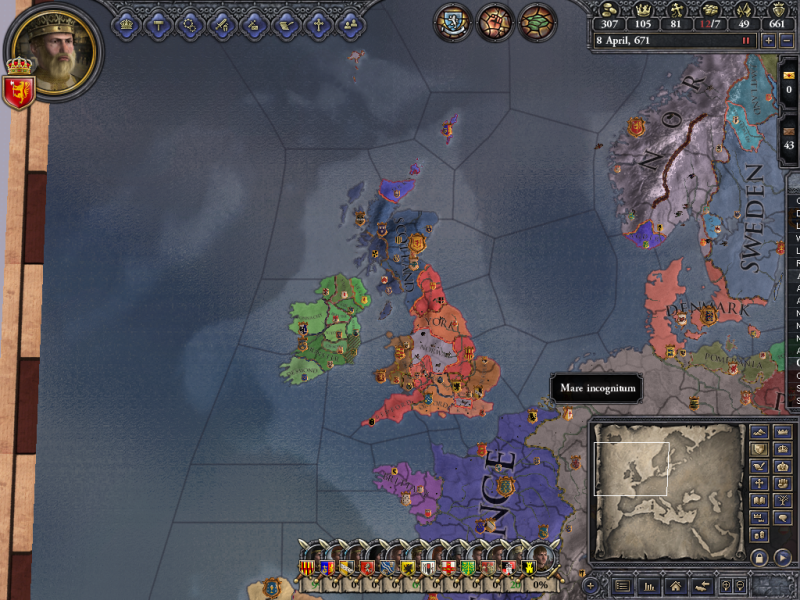This screenshot has width=800, height=600.
Task: Zoom in the map with magnifier plus
Action: point(727,585)
